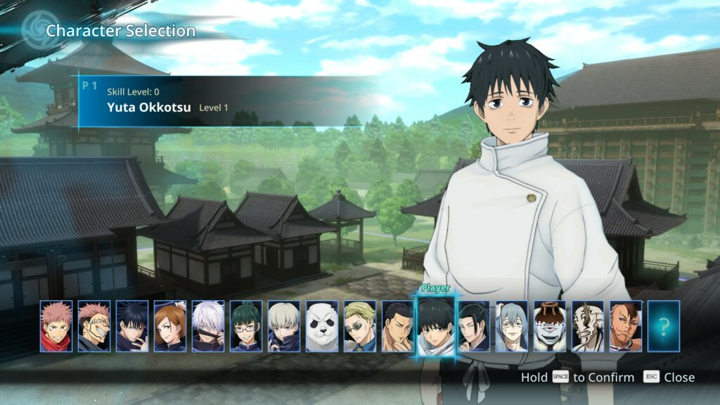This screenshot has width=720, height=405.
Task: Choose blindfolded Satoru Gojo
Action: [x=208, y=326]
